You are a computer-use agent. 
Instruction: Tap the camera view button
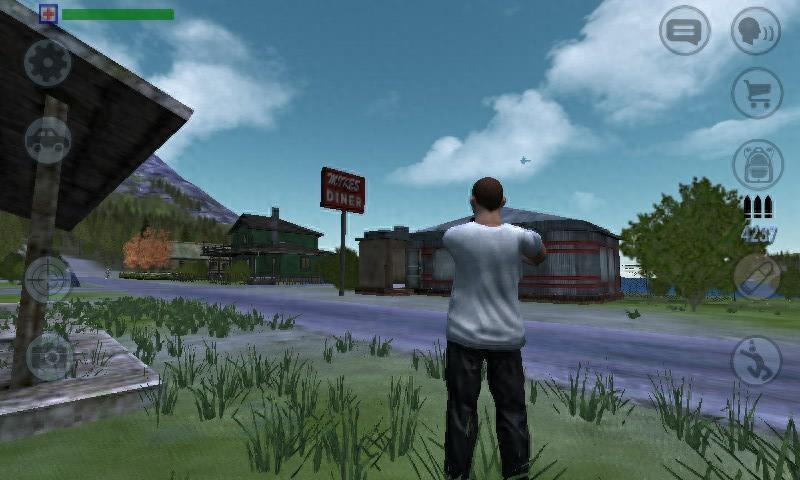coord(48,355)
